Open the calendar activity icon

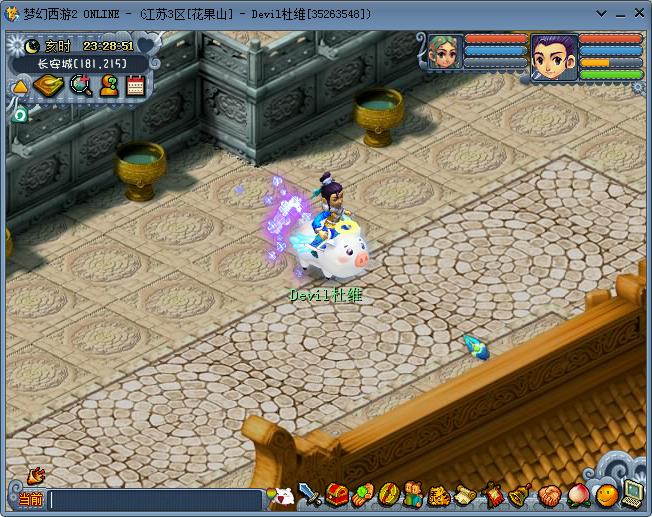[x=135, y=86]
